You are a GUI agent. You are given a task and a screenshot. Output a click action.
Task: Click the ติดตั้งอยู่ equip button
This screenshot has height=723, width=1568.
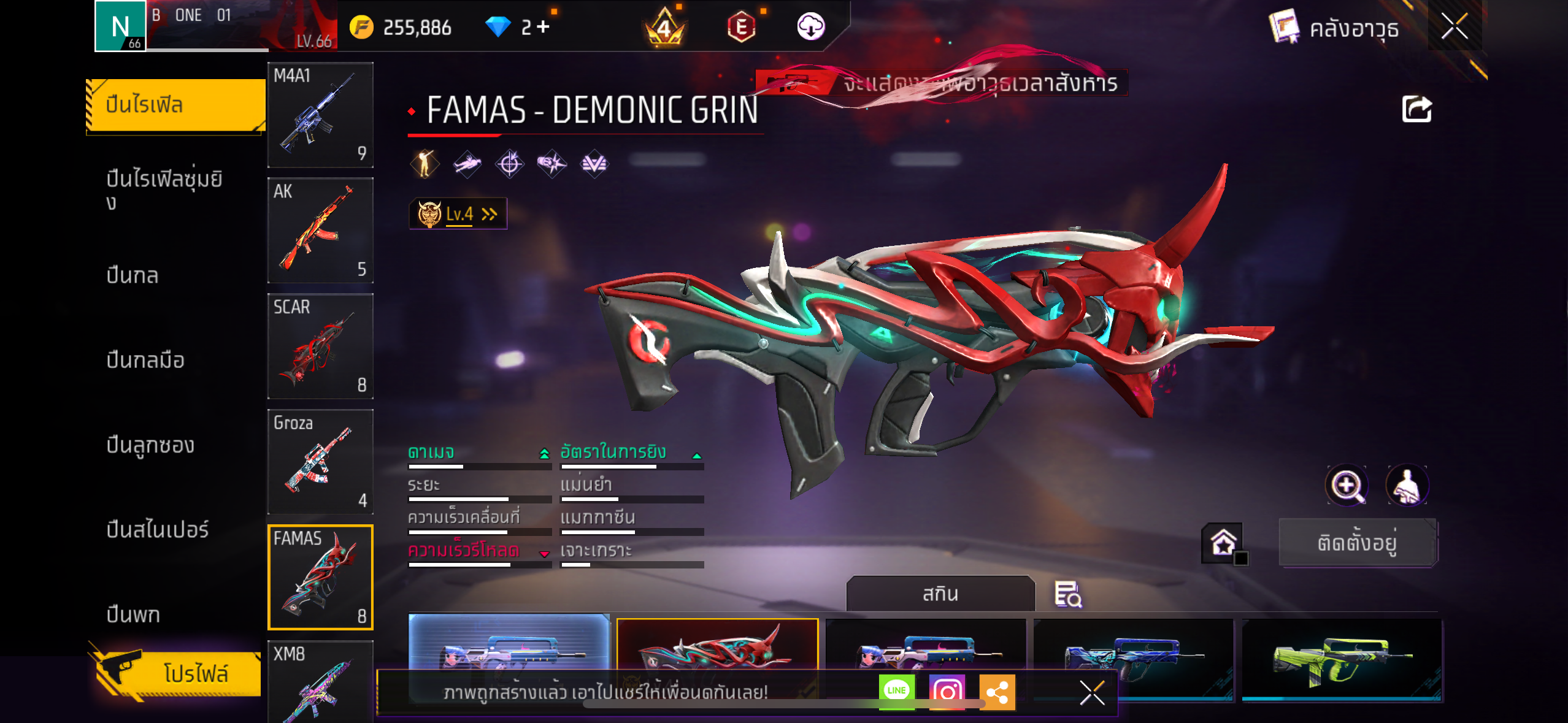click(1357, 543)
